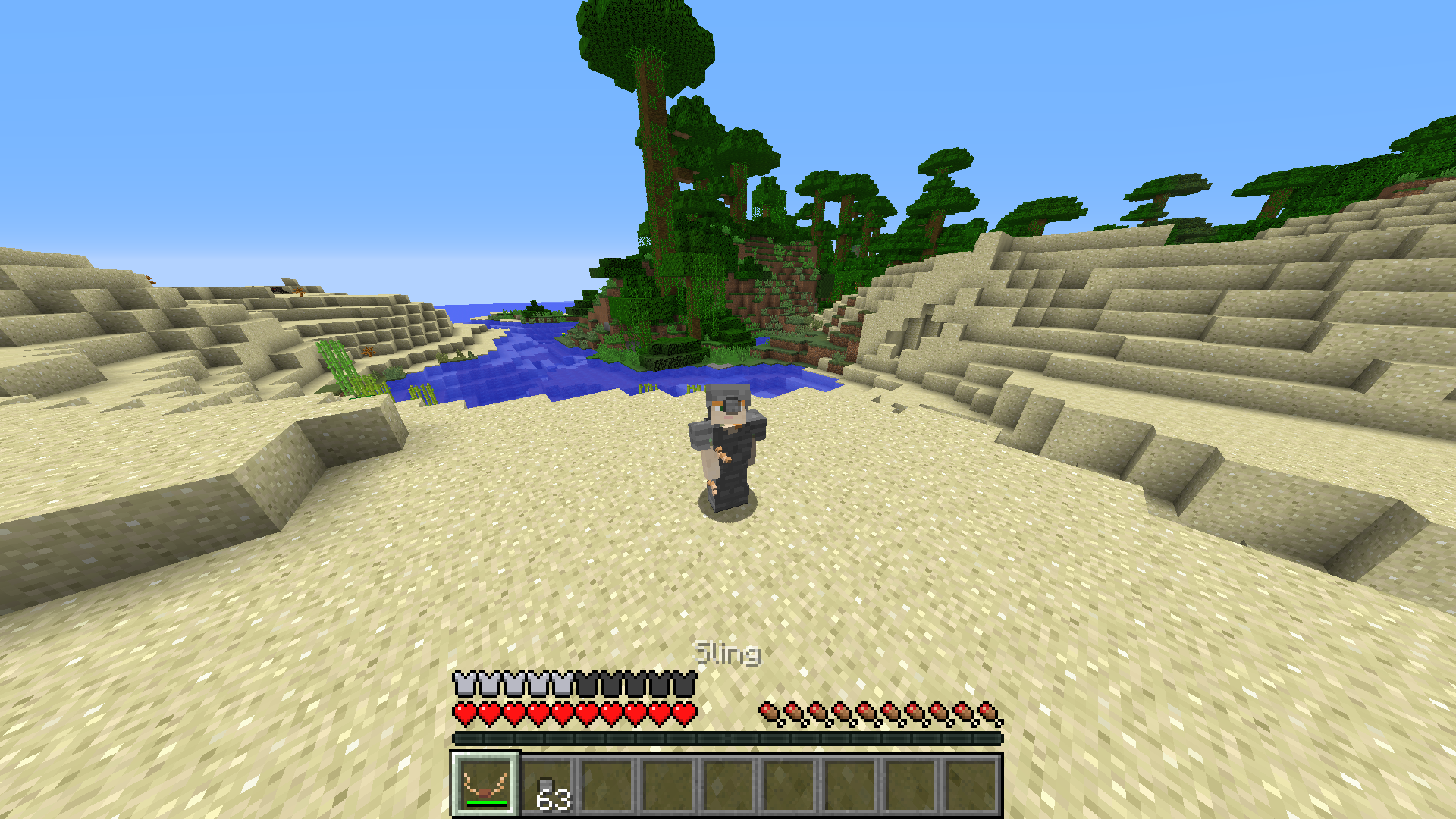This screenshot has height=819, width=1456.
Task: Select the Sling in the first hotbar slot
Action: 485,785
